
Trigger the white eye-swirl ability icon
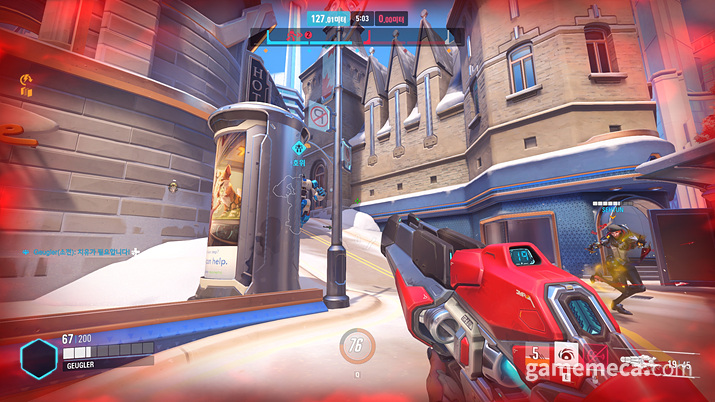click(x=565, y=354)
